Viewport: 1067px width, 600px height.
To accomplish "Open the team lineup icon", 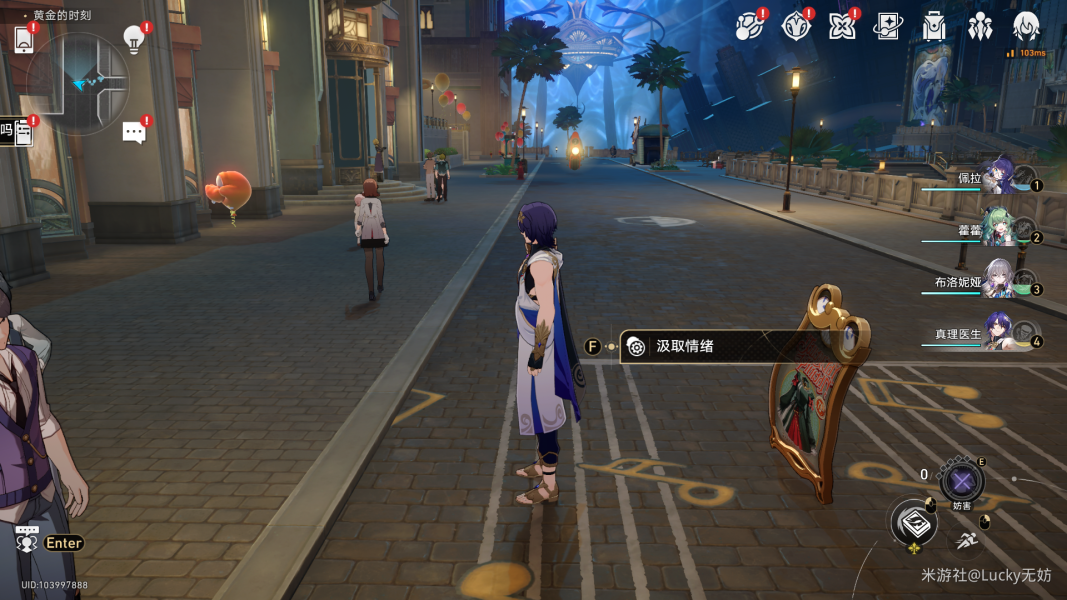I will tap(980, 27).
